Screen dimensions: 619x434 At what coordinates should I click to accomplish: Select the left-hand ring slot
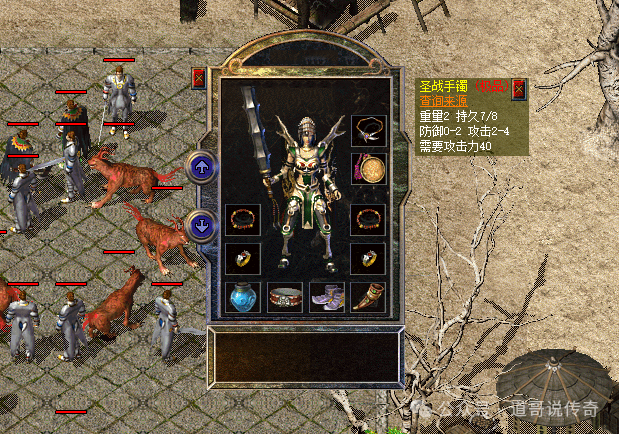tap(242, 257)
